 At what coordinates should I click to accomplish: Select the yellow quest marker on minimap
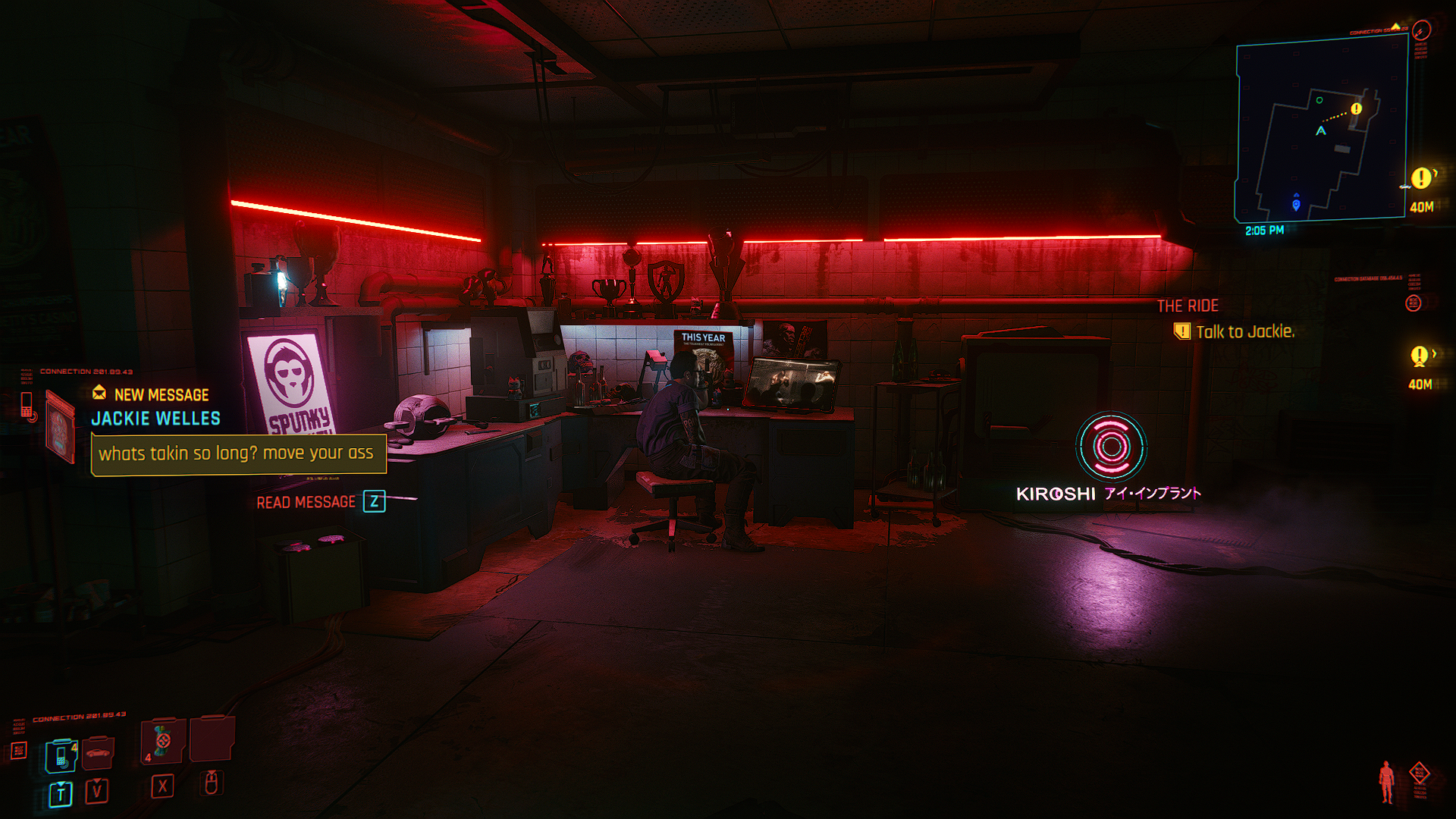pyautogui.click(x=1357, y=108)
